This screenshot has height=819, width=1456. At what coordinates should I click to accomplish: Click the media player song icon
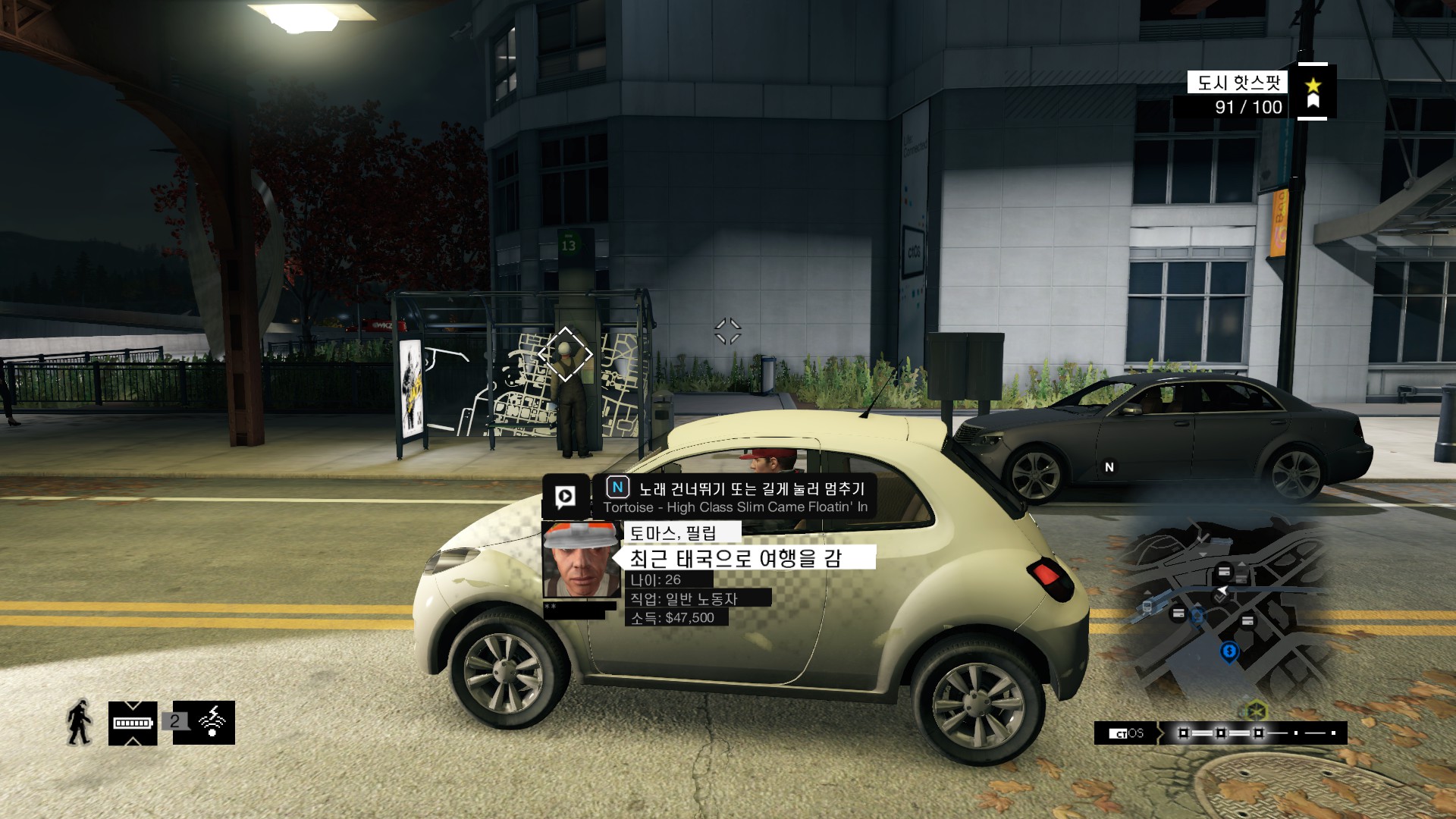(x=565, y=497)
